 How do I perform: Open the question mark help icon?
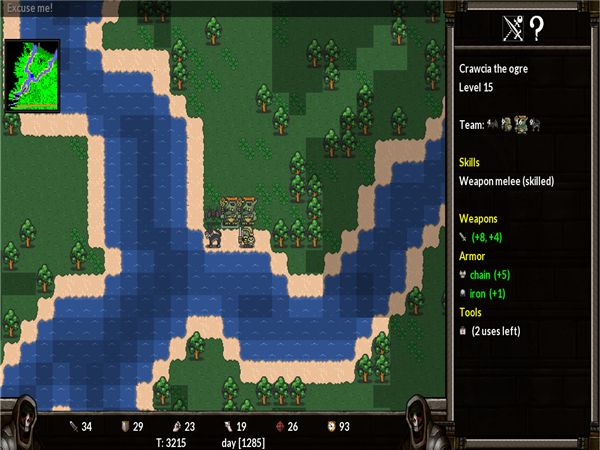coord(536,28)
